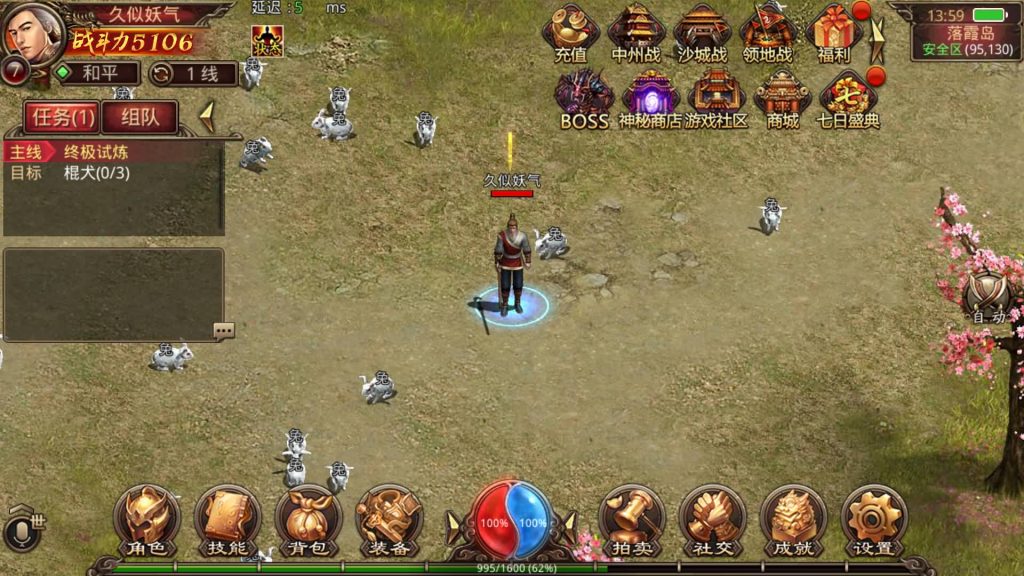Visit the 神秘商店 mystery shop
The image size is (1024, 576).
click(x=650, y=98)
